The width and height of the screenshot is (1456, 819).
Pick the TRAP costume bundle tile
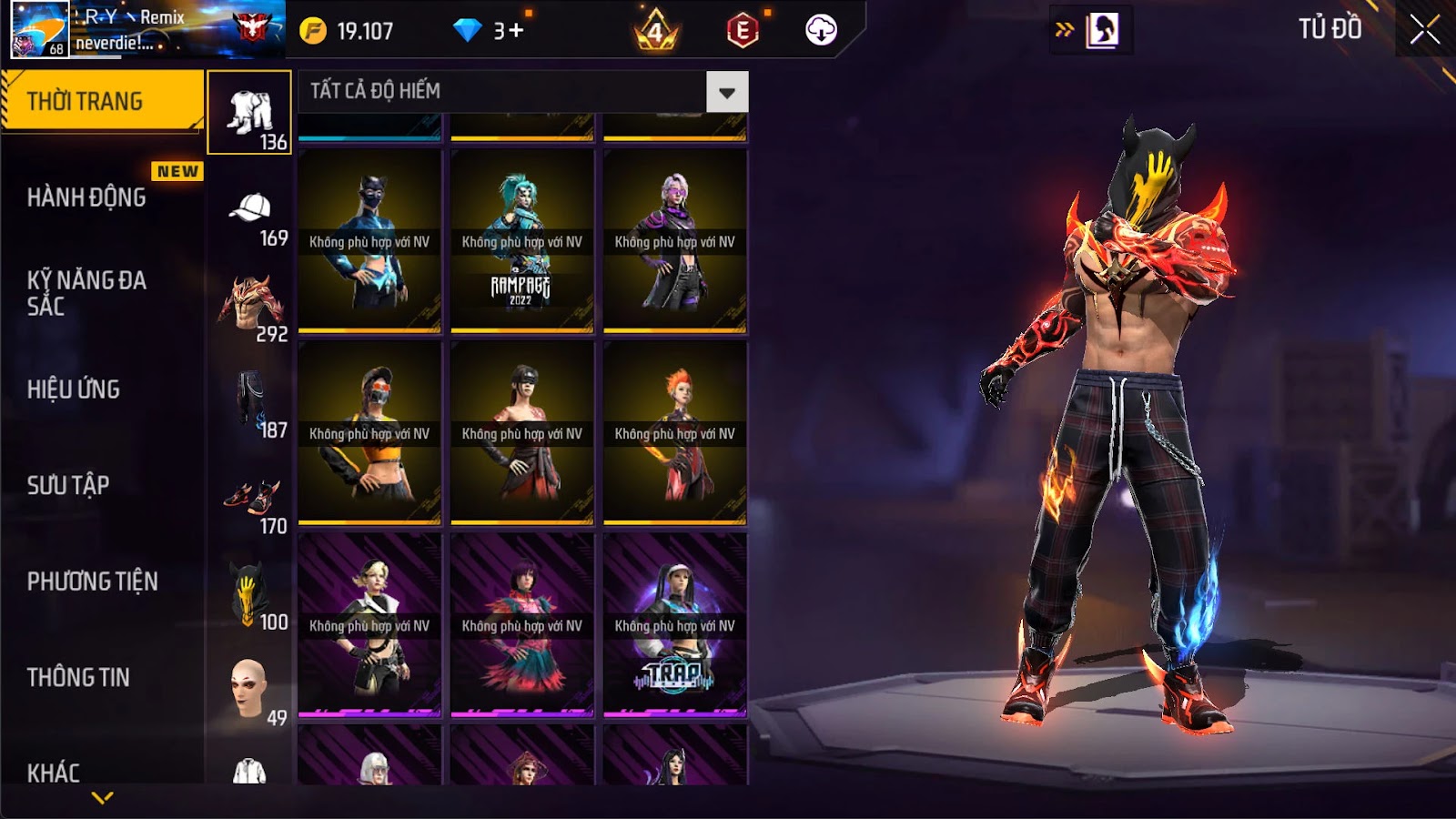[674, 625]
